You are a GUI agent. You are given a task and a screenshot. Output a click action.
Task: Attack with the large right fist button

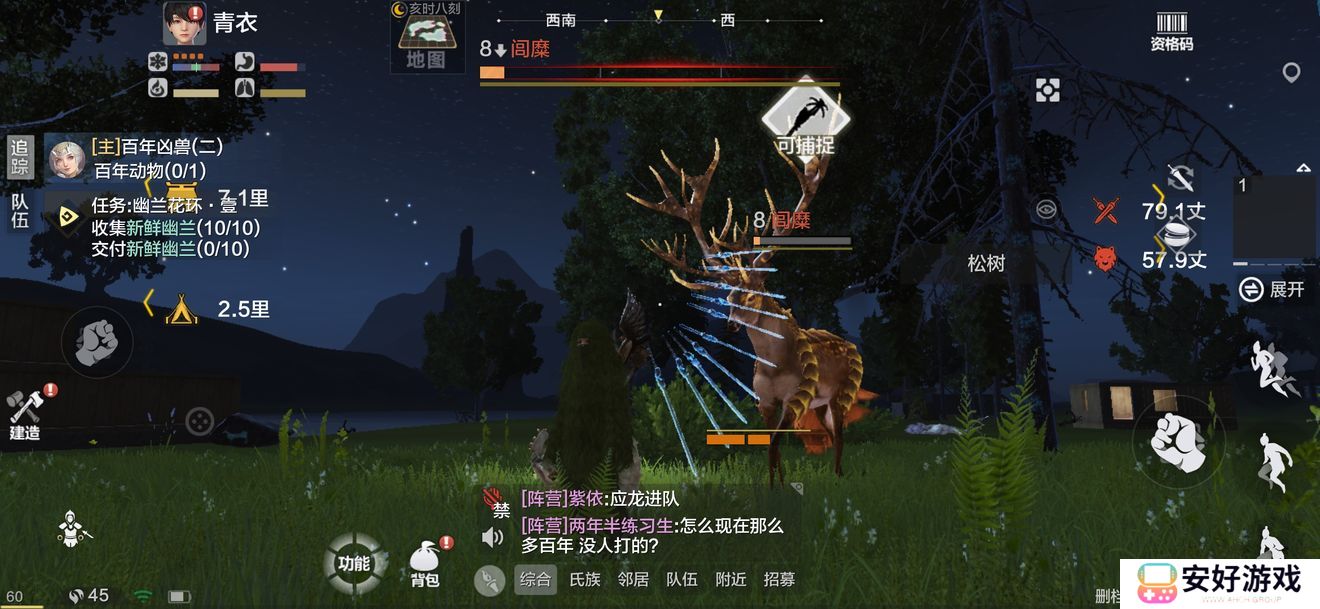1179,440
